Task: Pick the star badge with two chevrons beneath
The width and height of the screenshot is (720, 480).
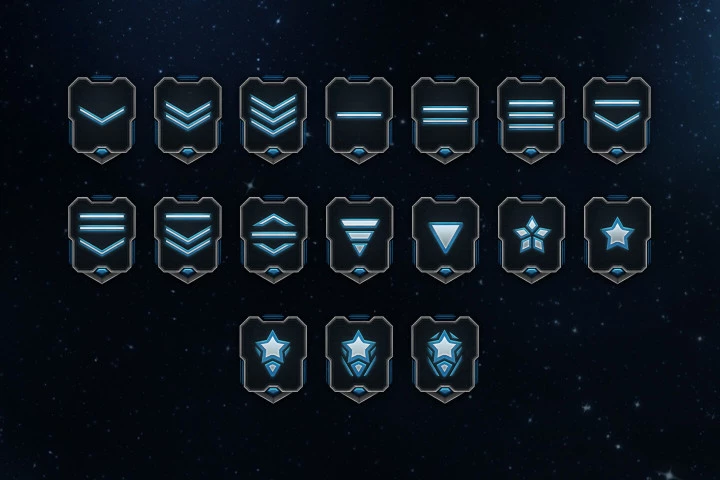Action: tap(359, 354)
